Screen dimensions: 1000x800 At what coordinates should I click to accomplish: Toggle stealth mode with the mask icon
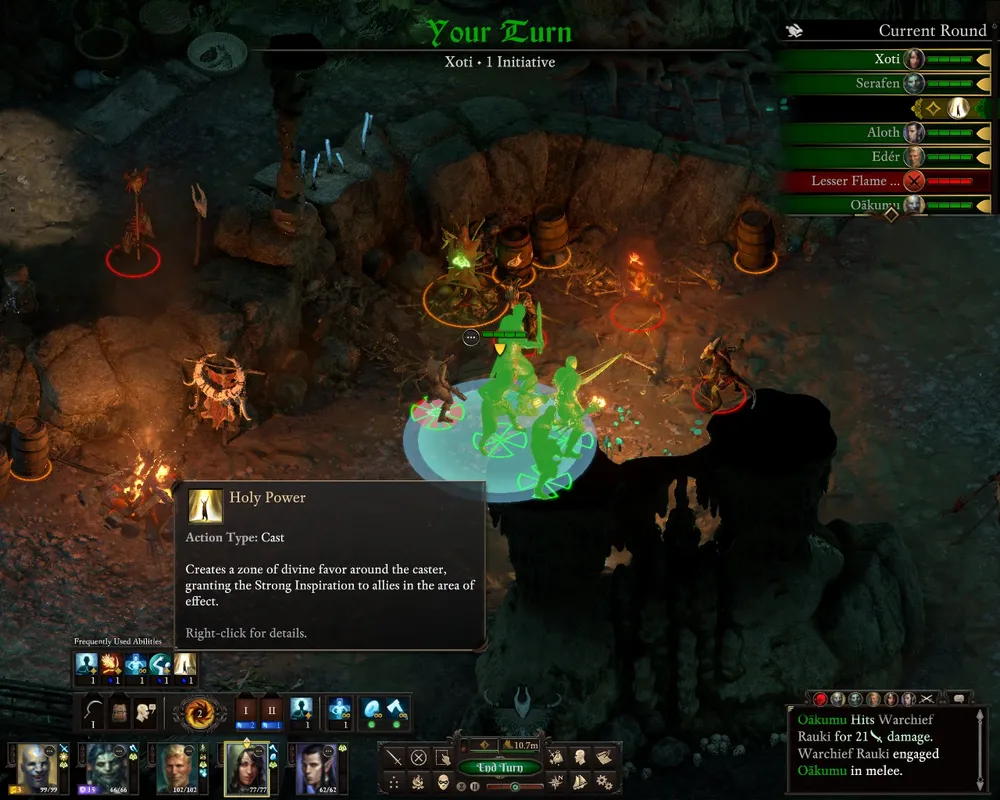click(x=443, y=781)
